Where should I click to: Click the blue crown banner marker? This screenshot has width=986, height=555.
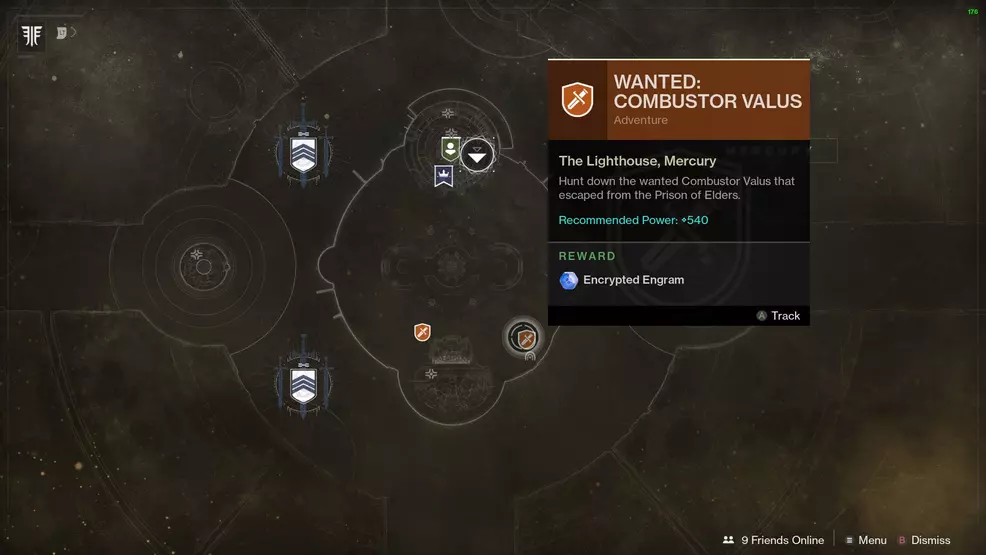pyautogui.click(x=444, y=177)
